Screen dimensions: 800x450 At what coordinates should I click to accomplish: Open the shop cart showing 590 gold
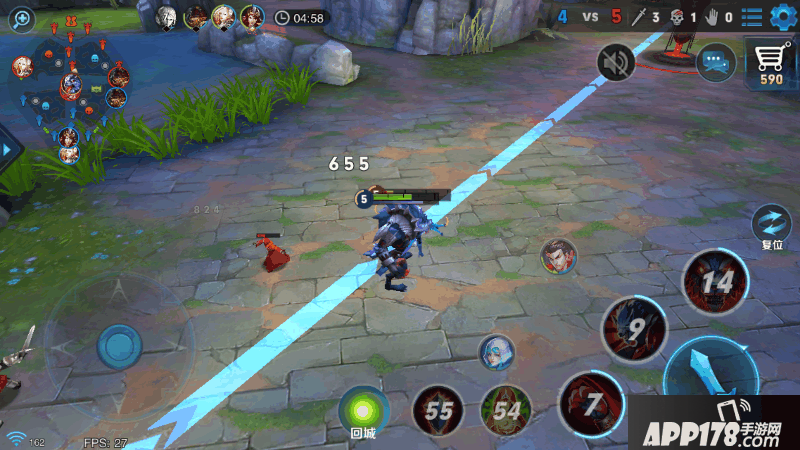(x=770, y=66)
